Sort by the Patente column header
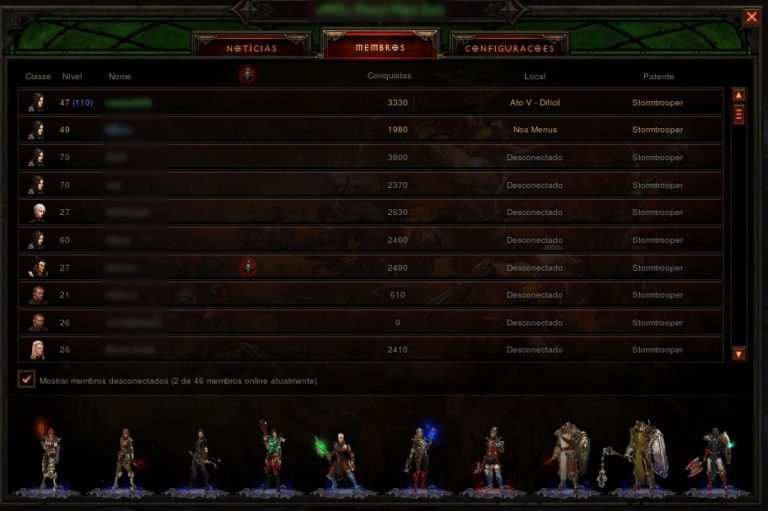The image size is (768, 511). (658, 76)
